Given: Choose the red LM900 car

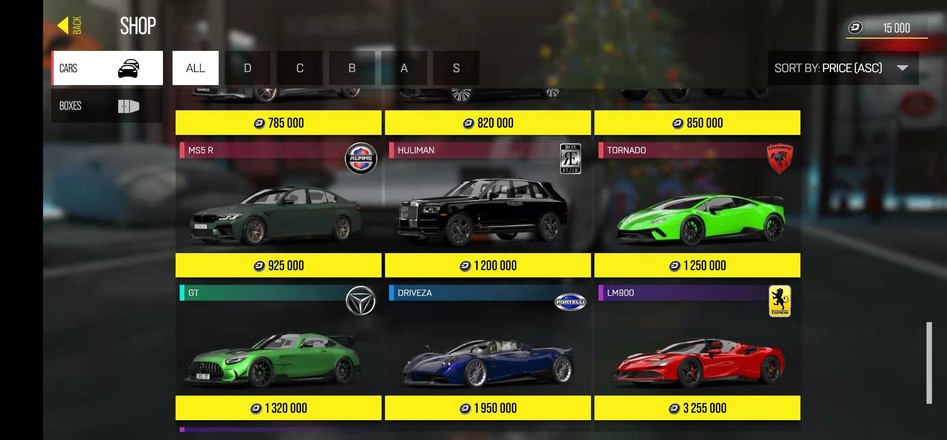Looking at the screenshot, I should point(697,350).
